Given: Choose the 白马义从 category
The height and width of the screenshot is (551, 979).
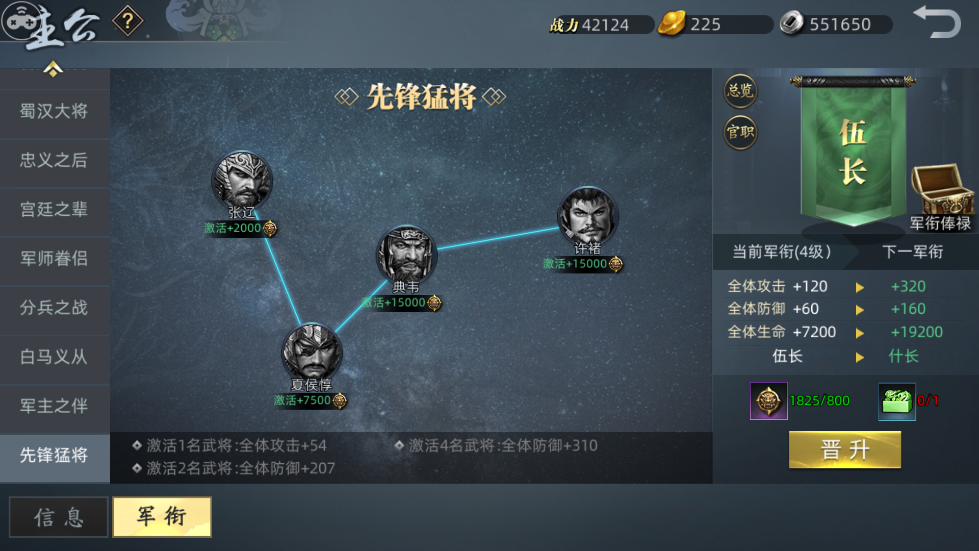Looking at the screenshot, I should [54, 356].
